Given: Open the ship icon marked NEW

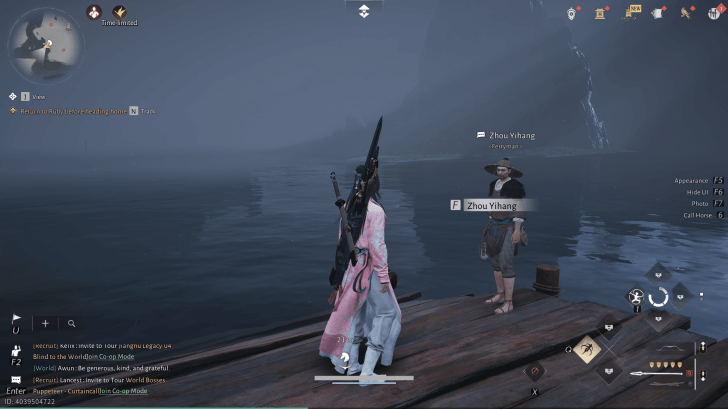Looking at the screenshot, I should click(x=631, y=12).
